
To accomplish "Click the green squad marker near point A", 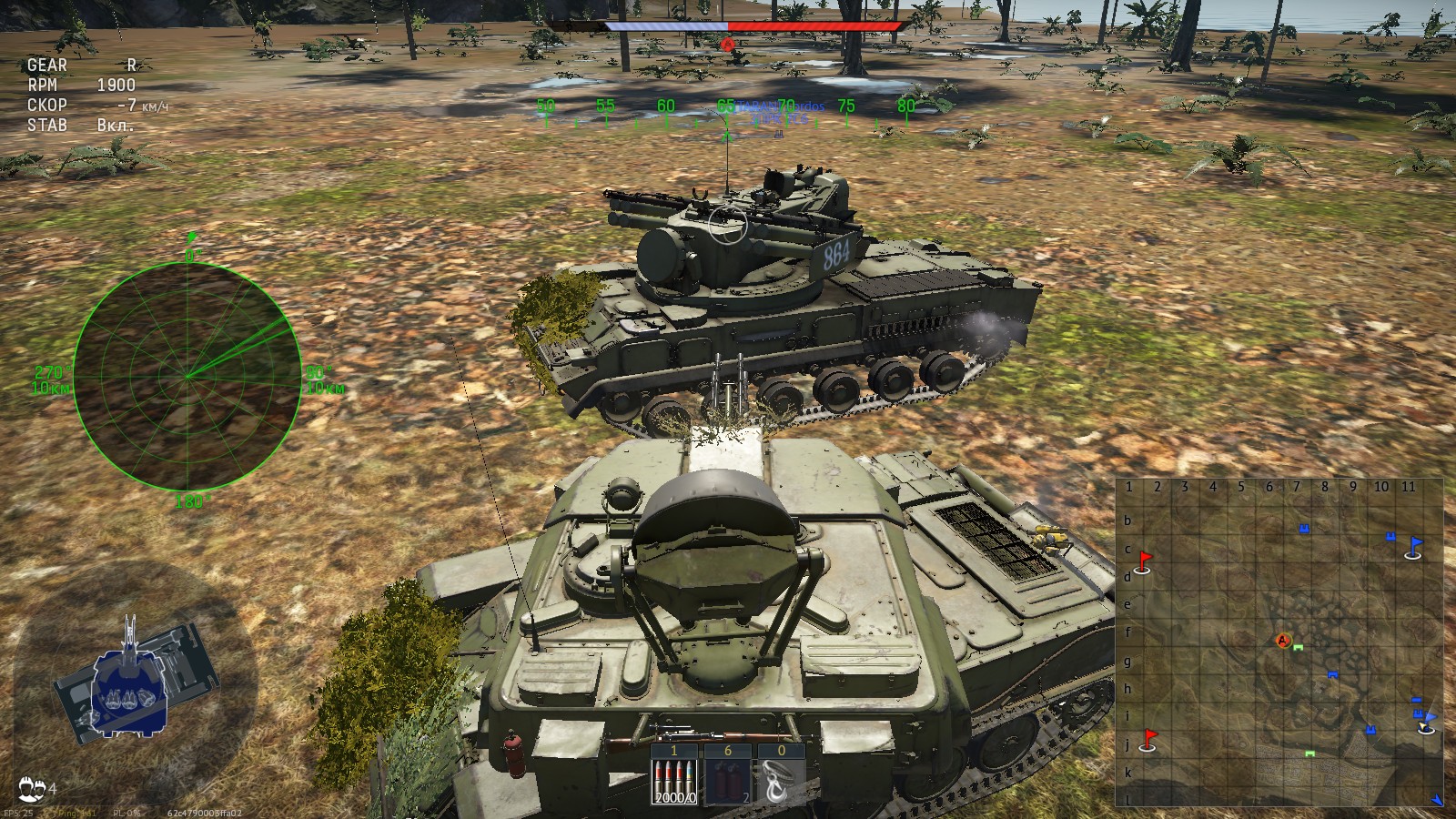I will click(x=1298, y=647).
